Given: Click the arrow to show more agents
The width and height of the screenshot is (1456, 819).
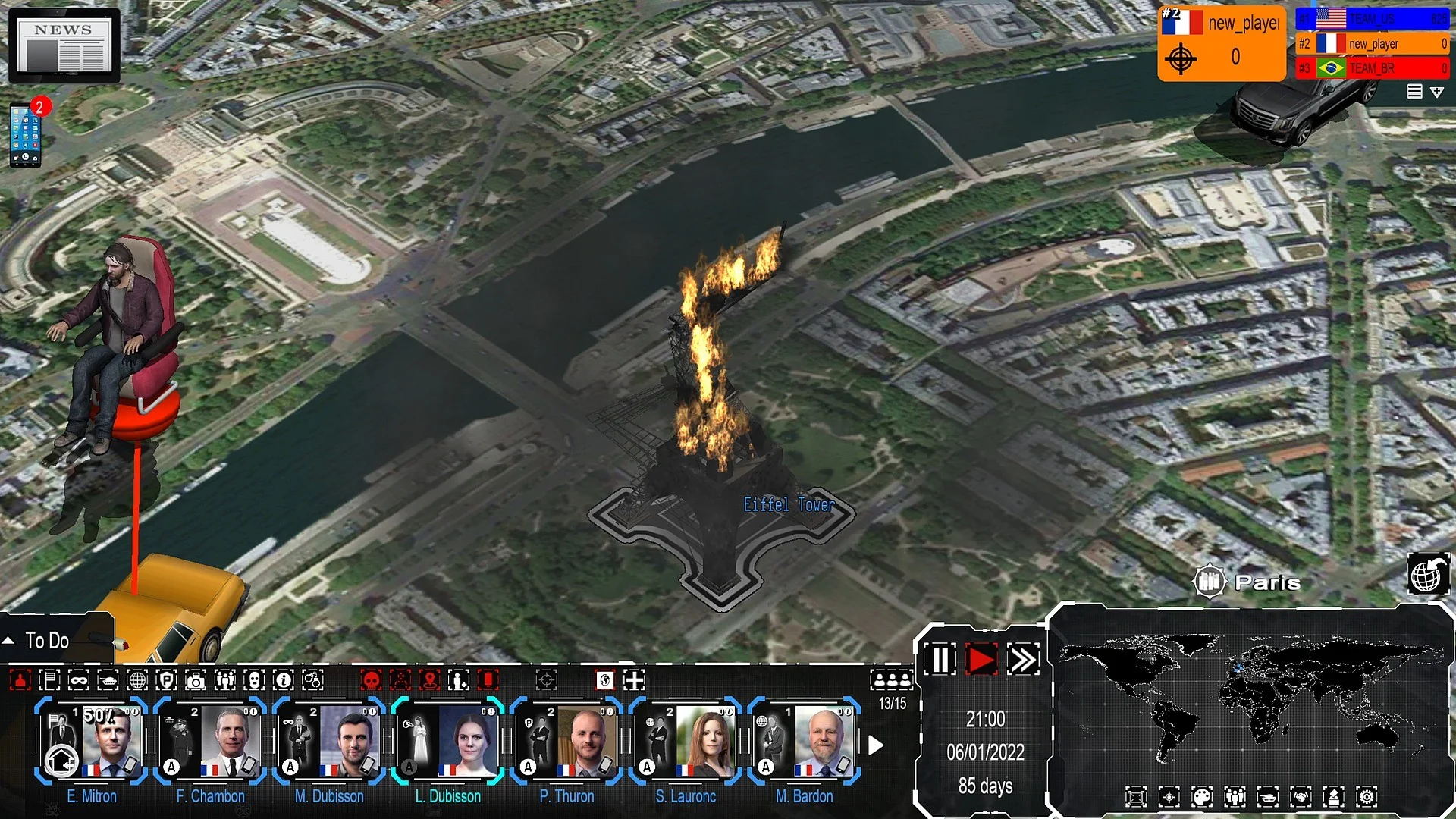Looking at the screenshot, I should pos(877,745).
